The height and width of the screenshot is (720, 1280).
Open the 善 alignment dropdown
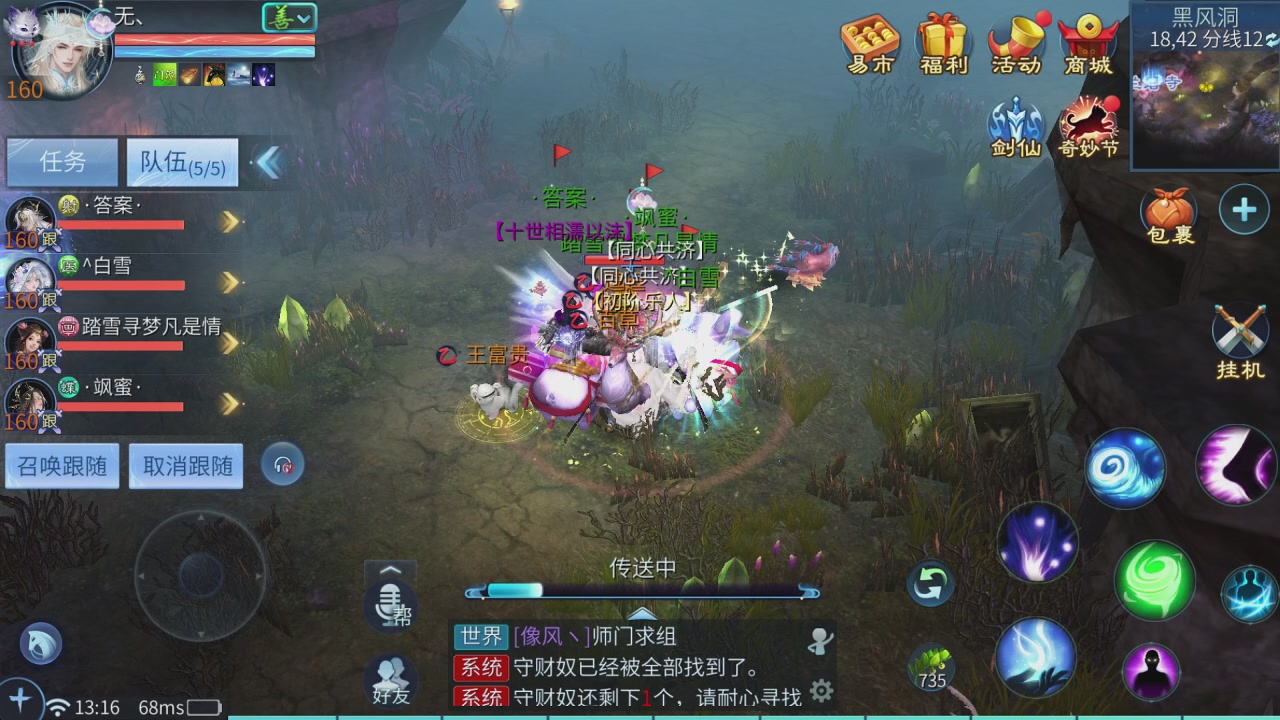click(287, 17)
